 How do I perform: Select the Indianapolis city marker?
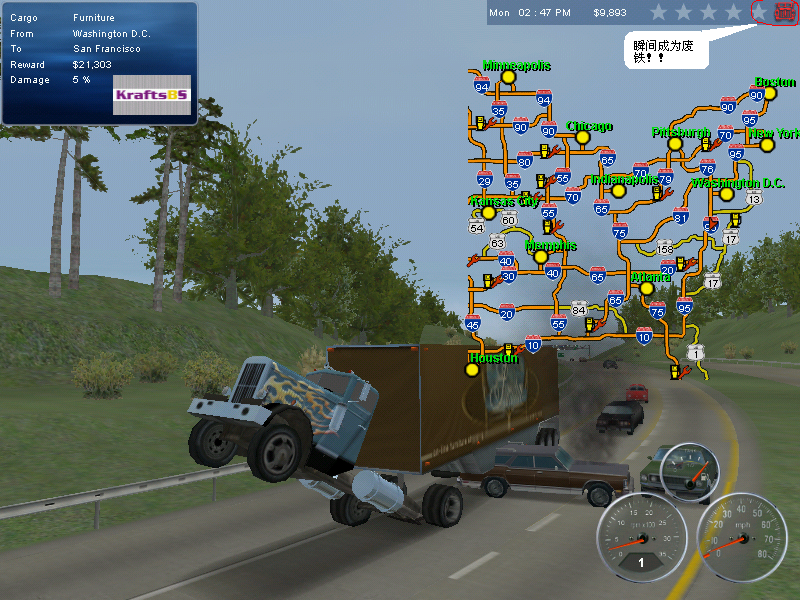[619, 191]
